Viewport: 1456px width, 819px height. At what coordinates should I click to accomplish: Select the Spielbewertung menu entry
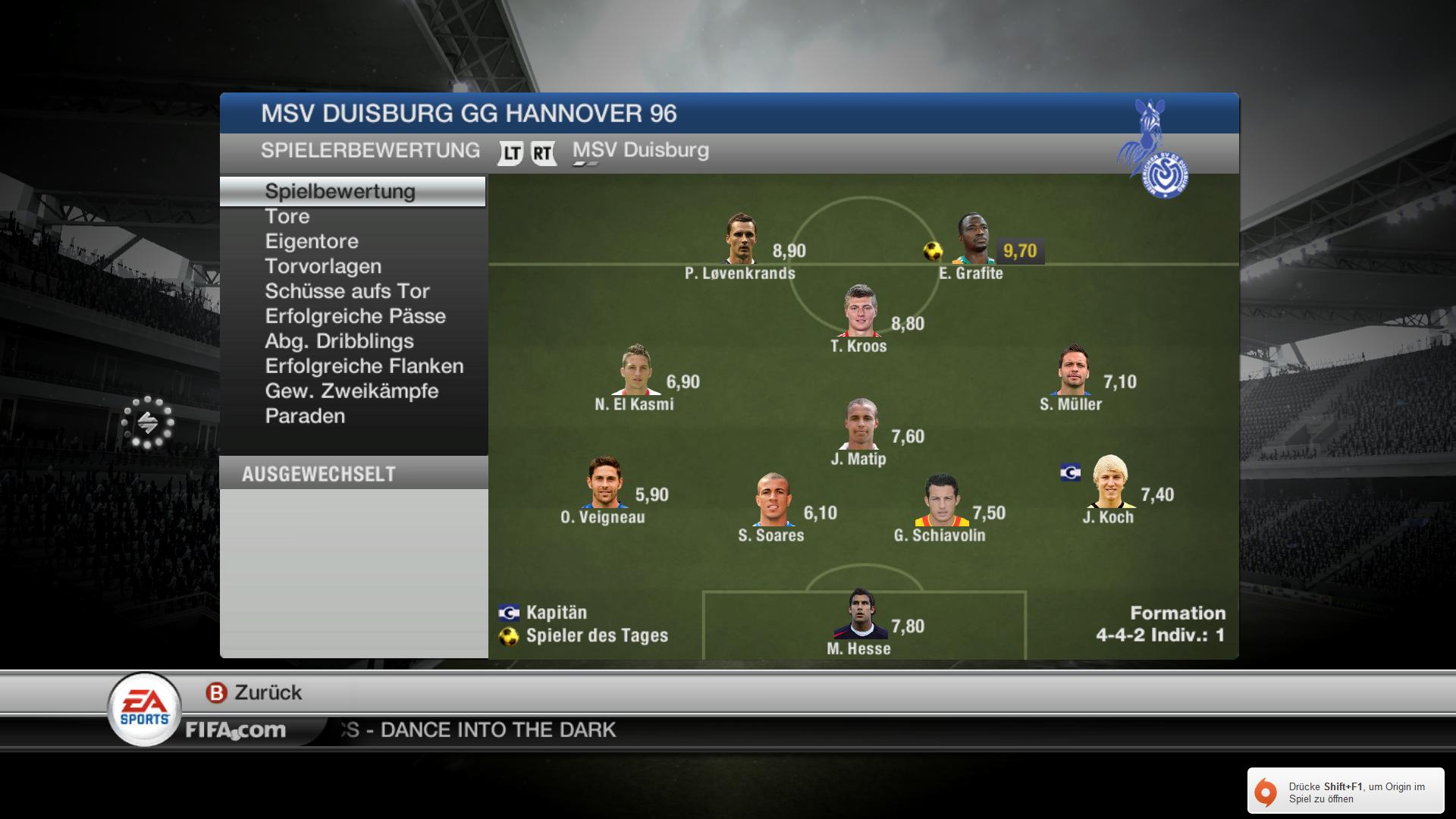340,192
